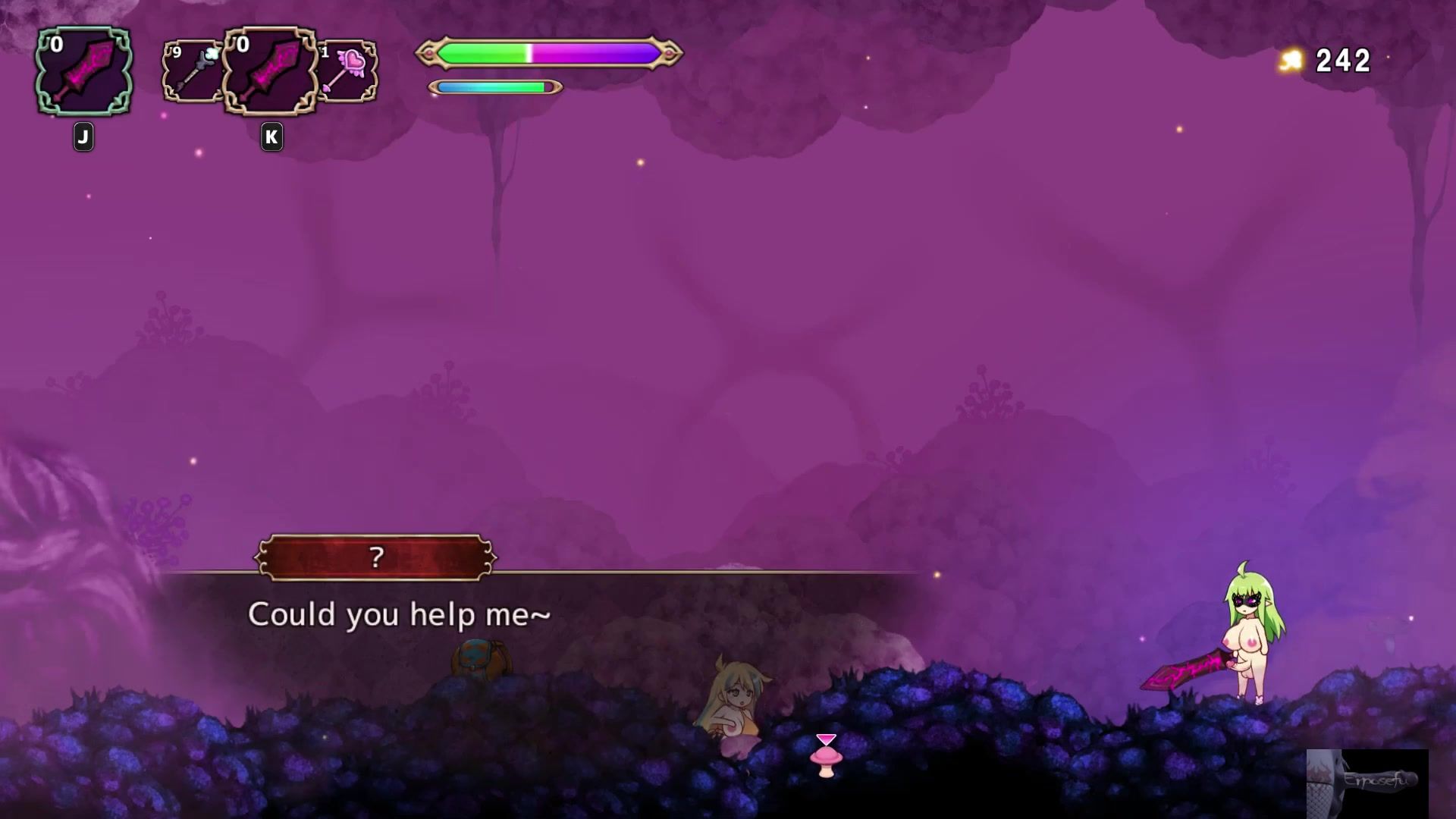Choose the silver staff item with count 9
This screenshot has height=819, width=1456.
coord(193,72)
